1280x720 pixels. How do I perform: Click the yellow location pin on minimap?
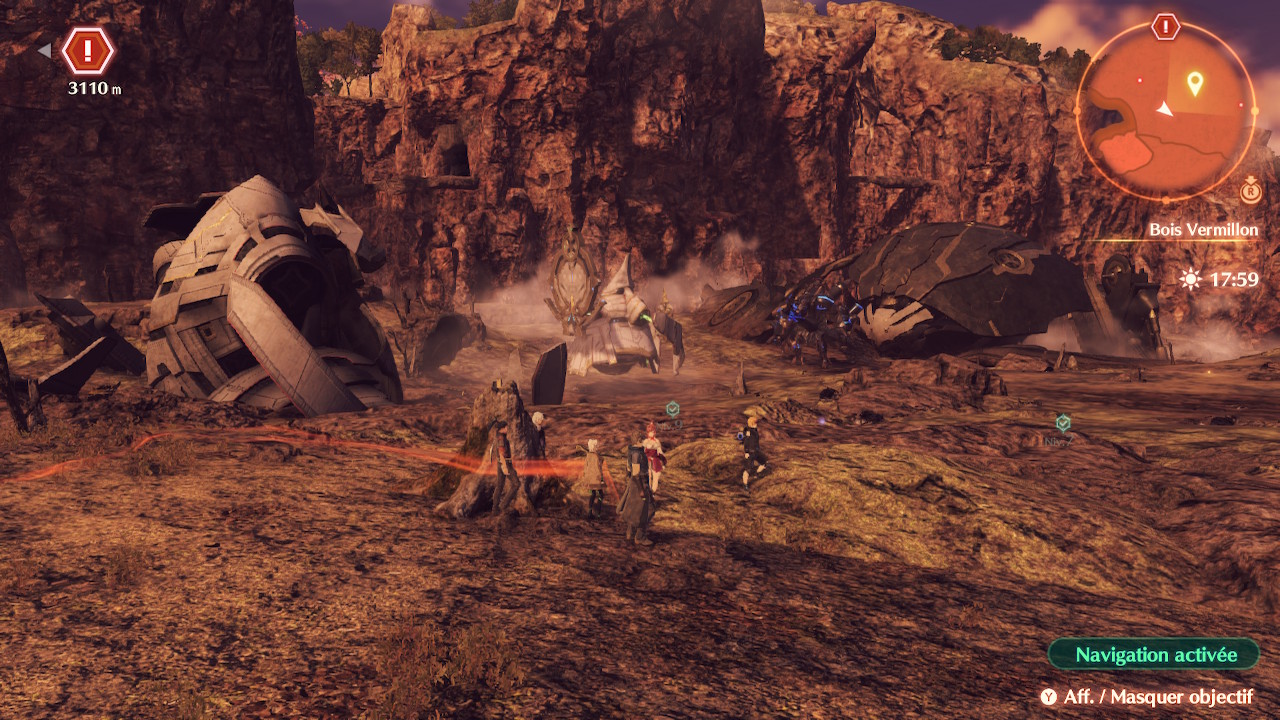[x=1194, y=83]
